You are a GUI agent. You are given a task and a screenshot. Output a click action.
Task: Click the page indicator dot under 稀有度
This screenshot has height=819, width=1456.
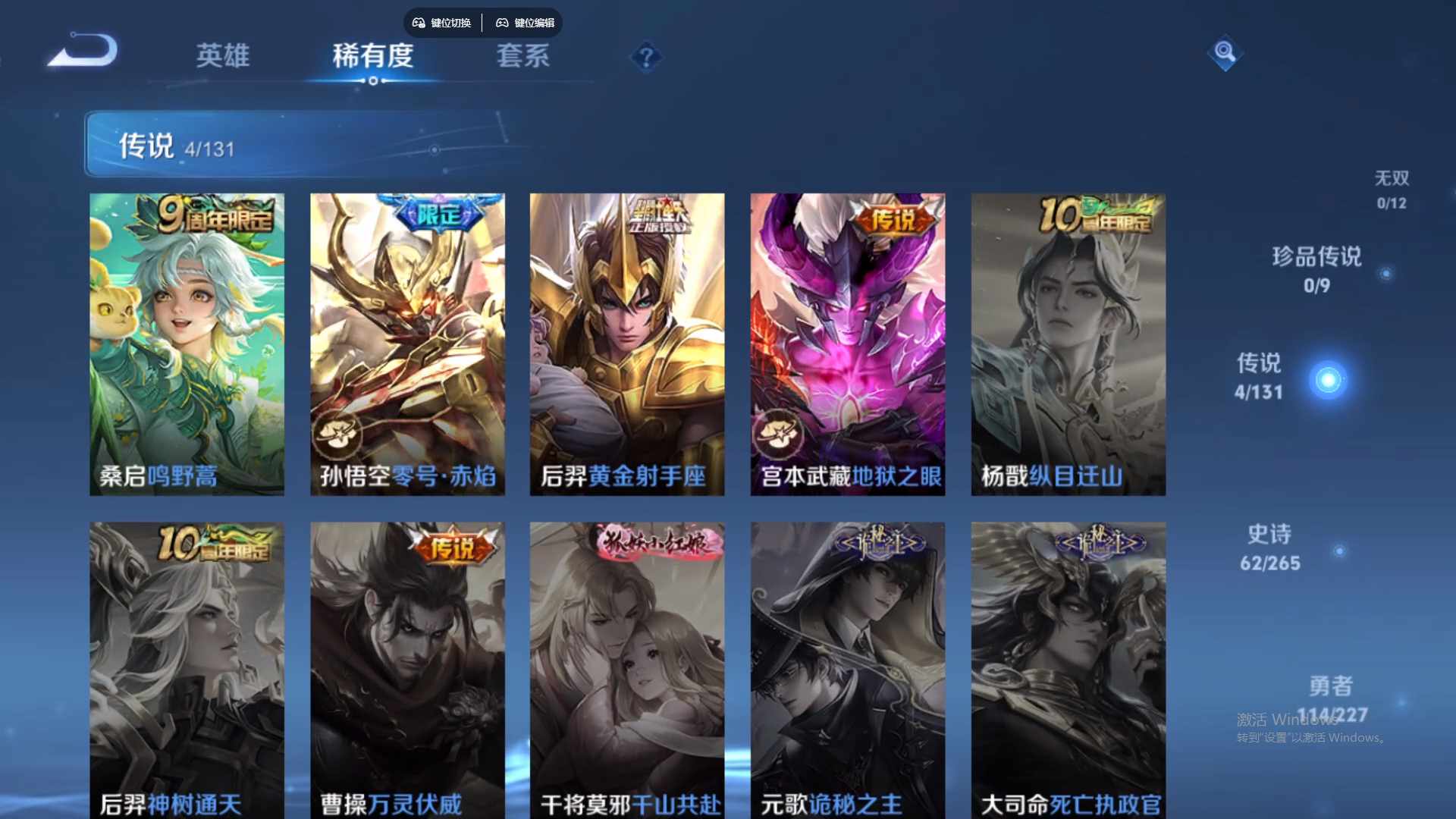pos(371,81)
